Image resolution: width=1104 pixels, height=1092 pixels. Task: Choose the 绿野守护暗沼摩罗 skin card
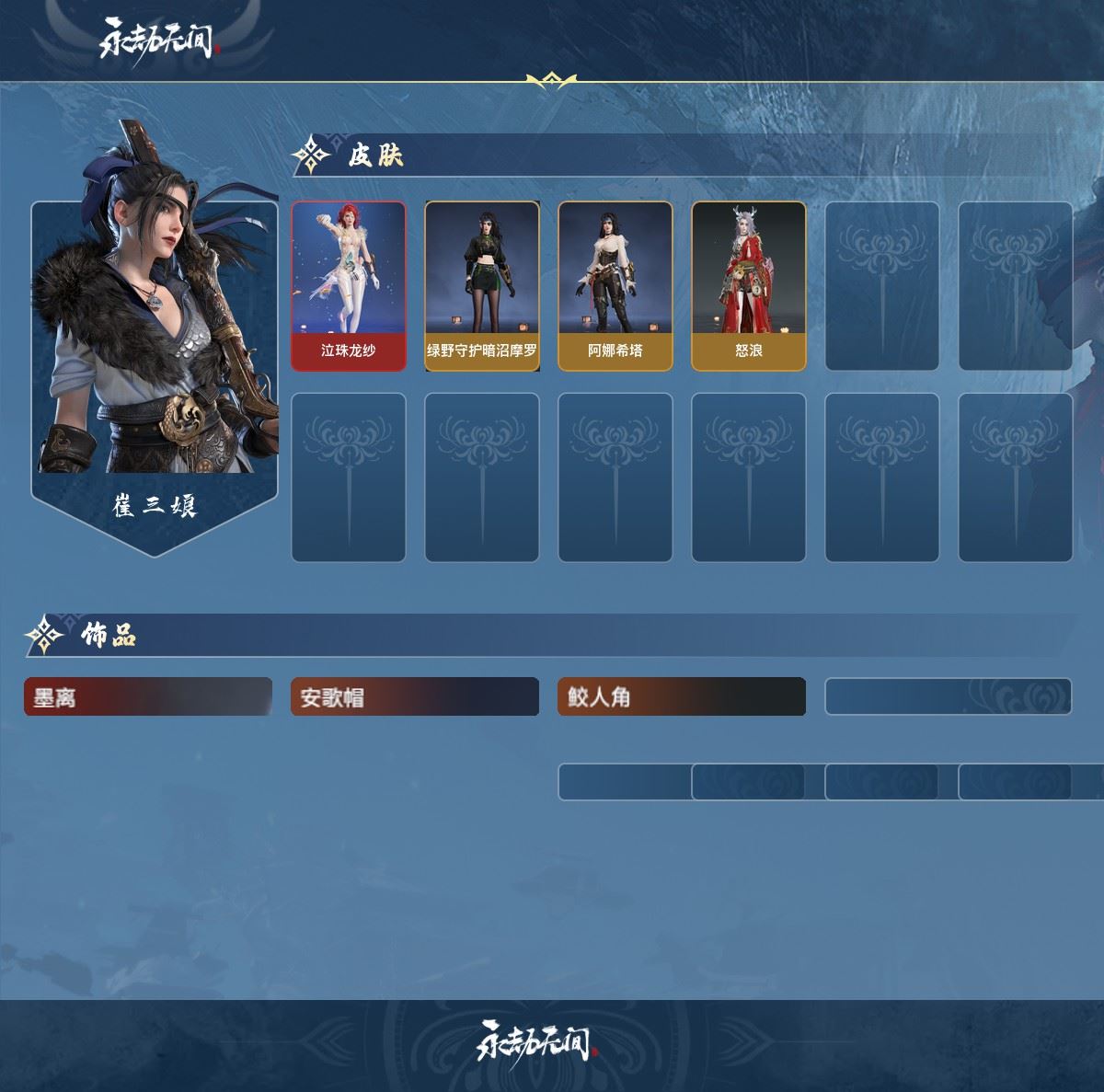482,286
